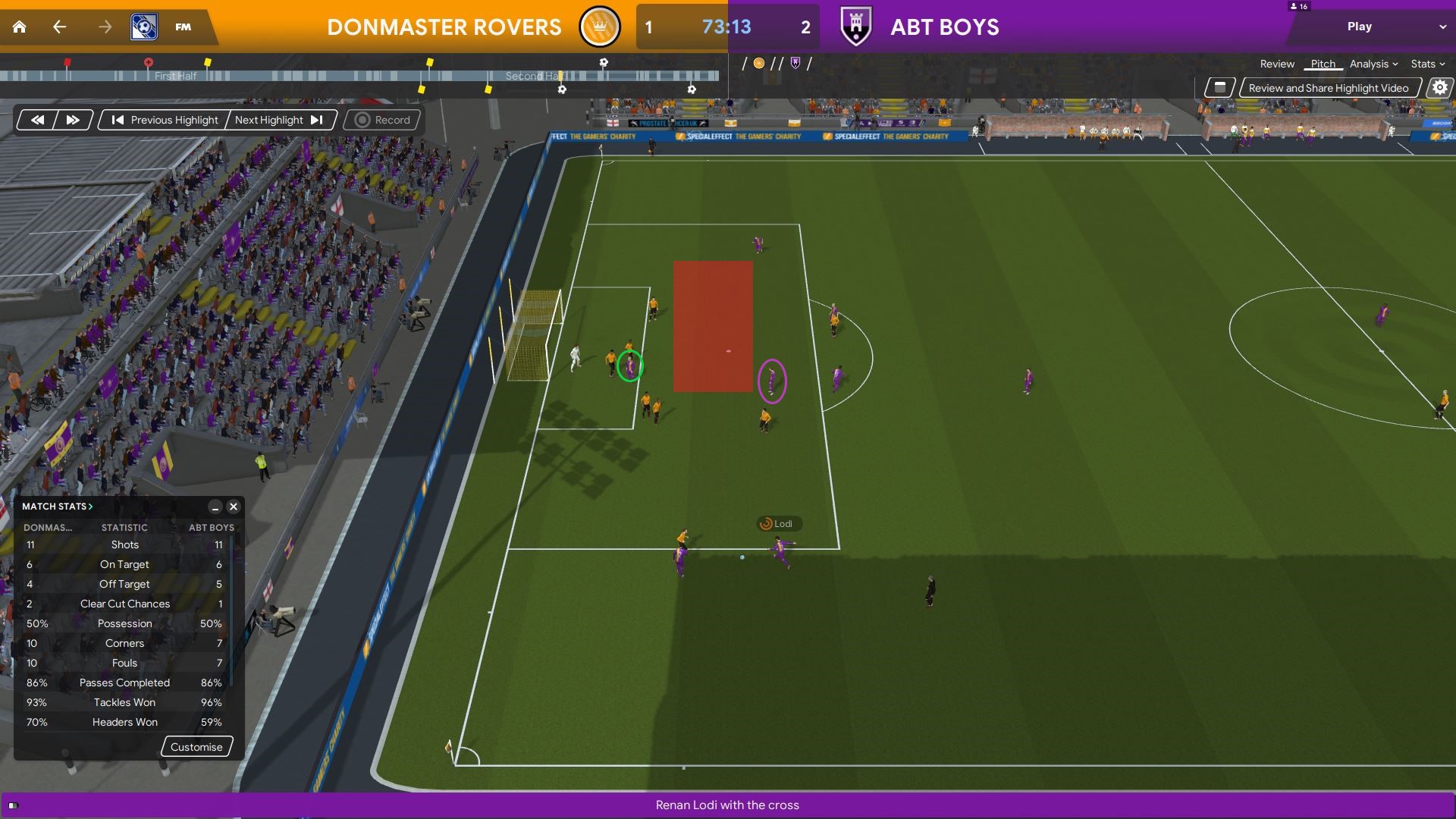The height and width of the screenshot is (819, 1456).
Task: Select the Pitch tab
Action: click(1323, 64)
